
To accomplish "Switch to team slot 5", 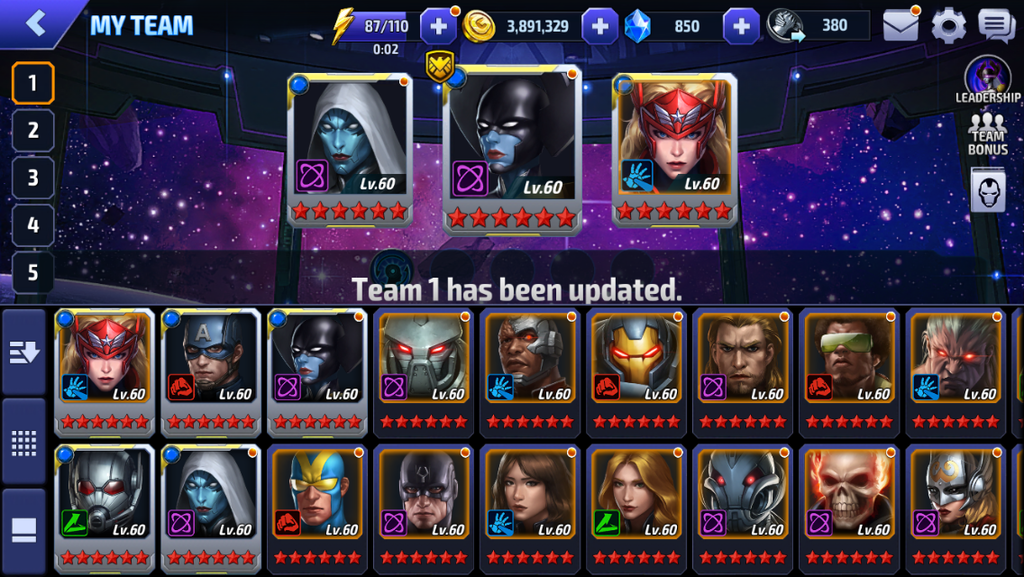I will [x=33, y=272].
